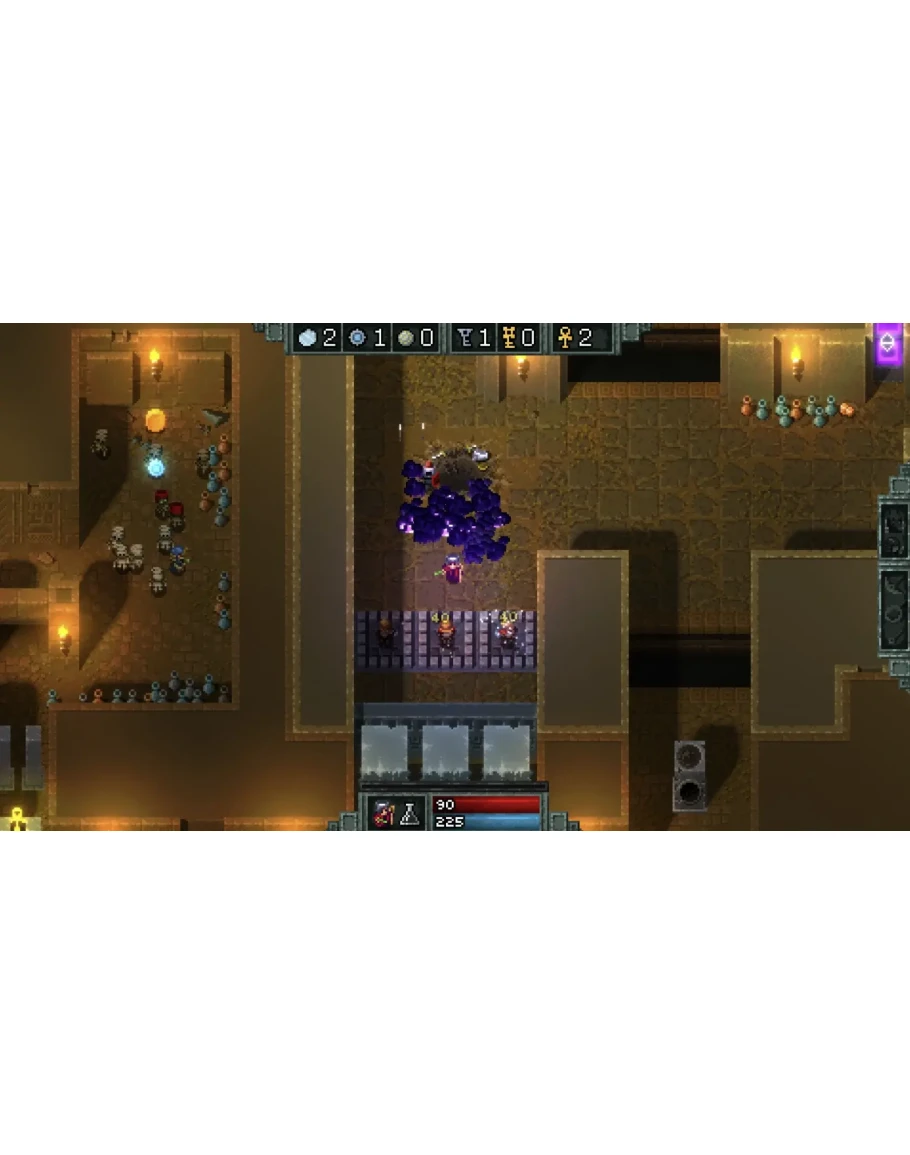Select the potion flask icon

click(409, 814)
